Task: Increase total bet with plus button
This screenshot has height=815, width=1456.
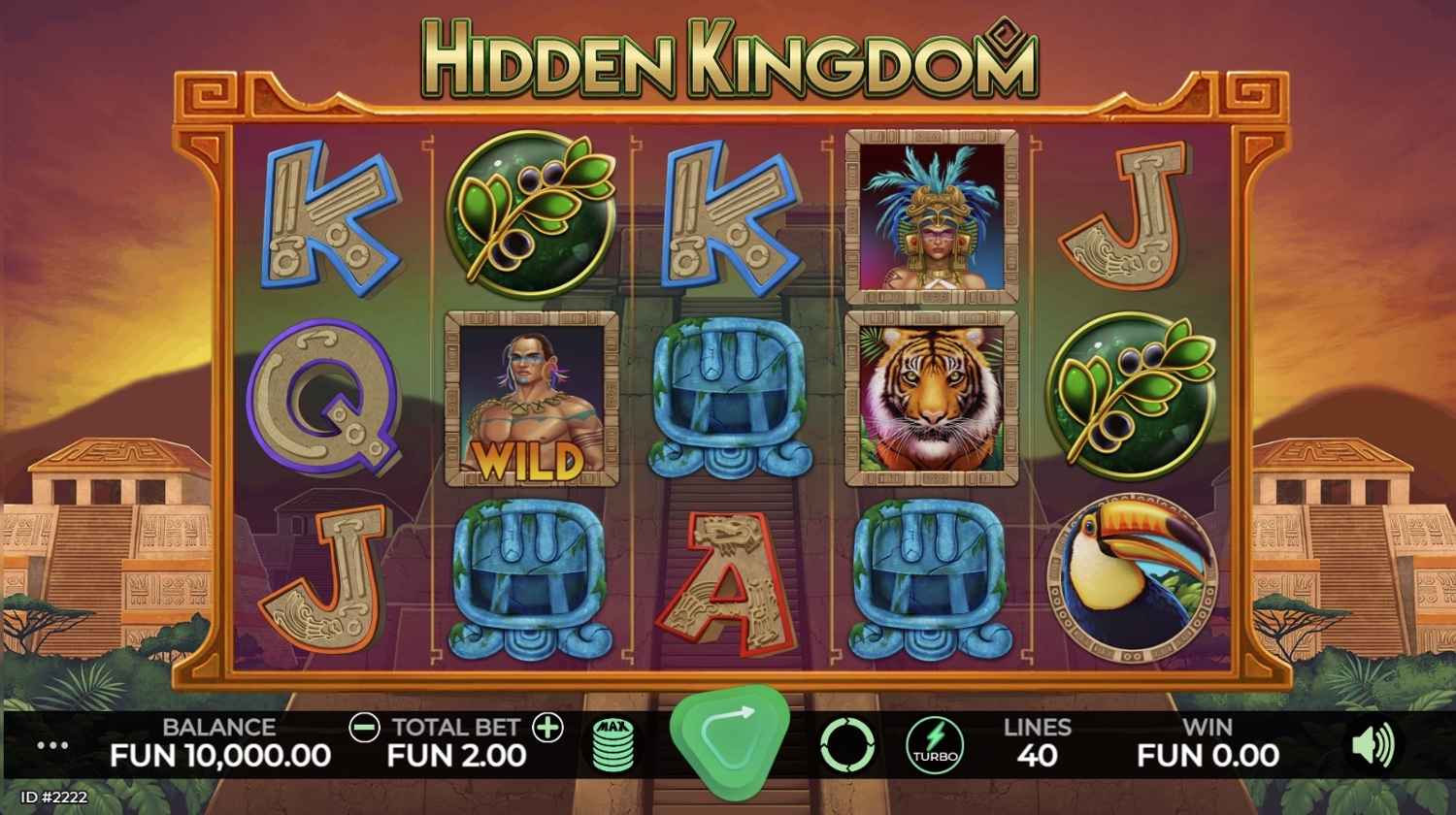Action: point(548,728)
